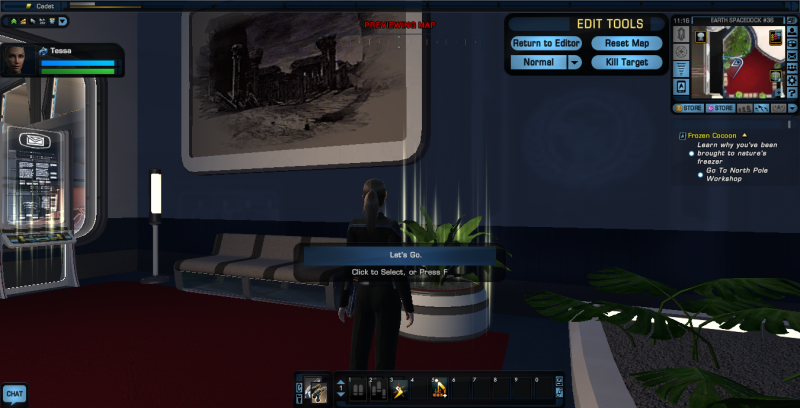Screen dimensions: 800x408
Task: Select Tessa's character portrait
Action: 16,59
